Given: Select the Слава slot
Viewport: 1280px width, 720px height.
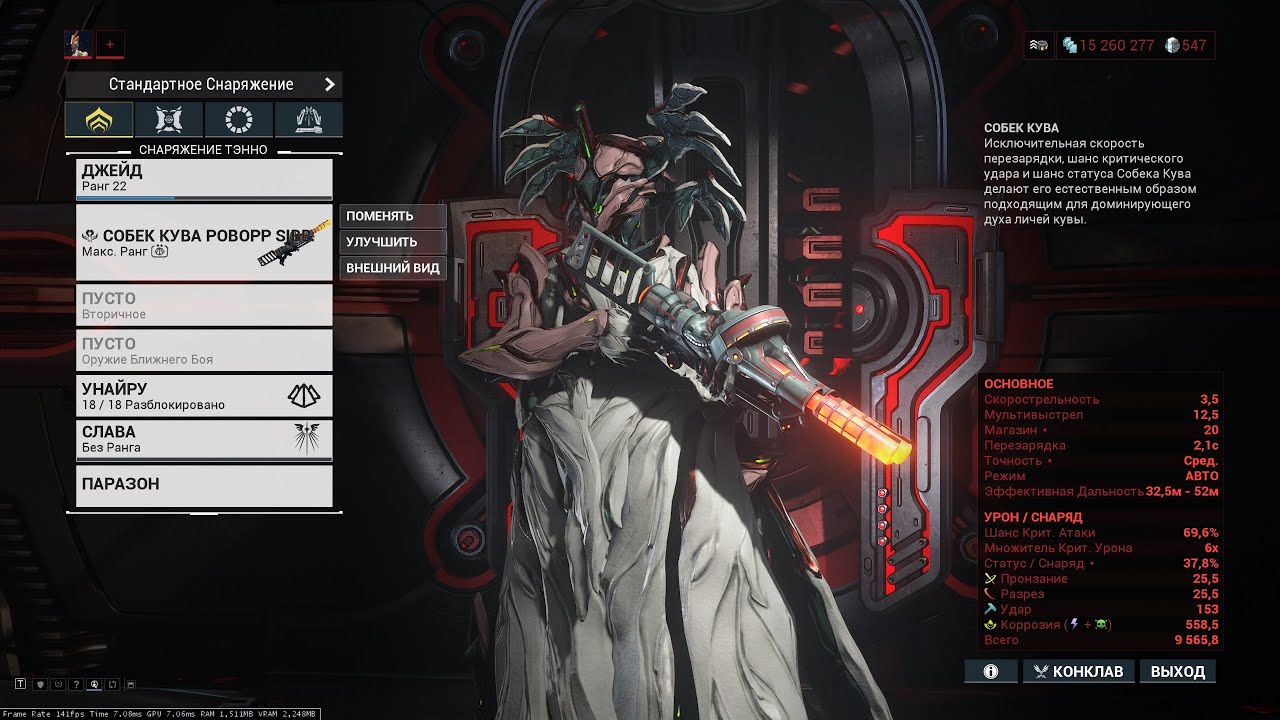Looking at the screenshot, I should point(204,439).
